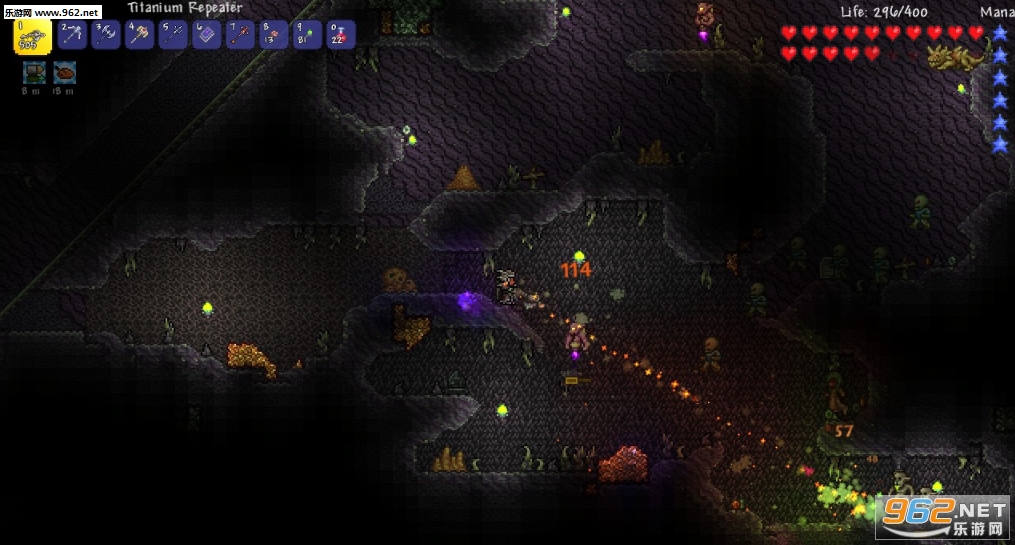Screen dimensions: 1015x545
Task: Choose the pickaxe in hotbar slot 2
Action: point(72,35)
